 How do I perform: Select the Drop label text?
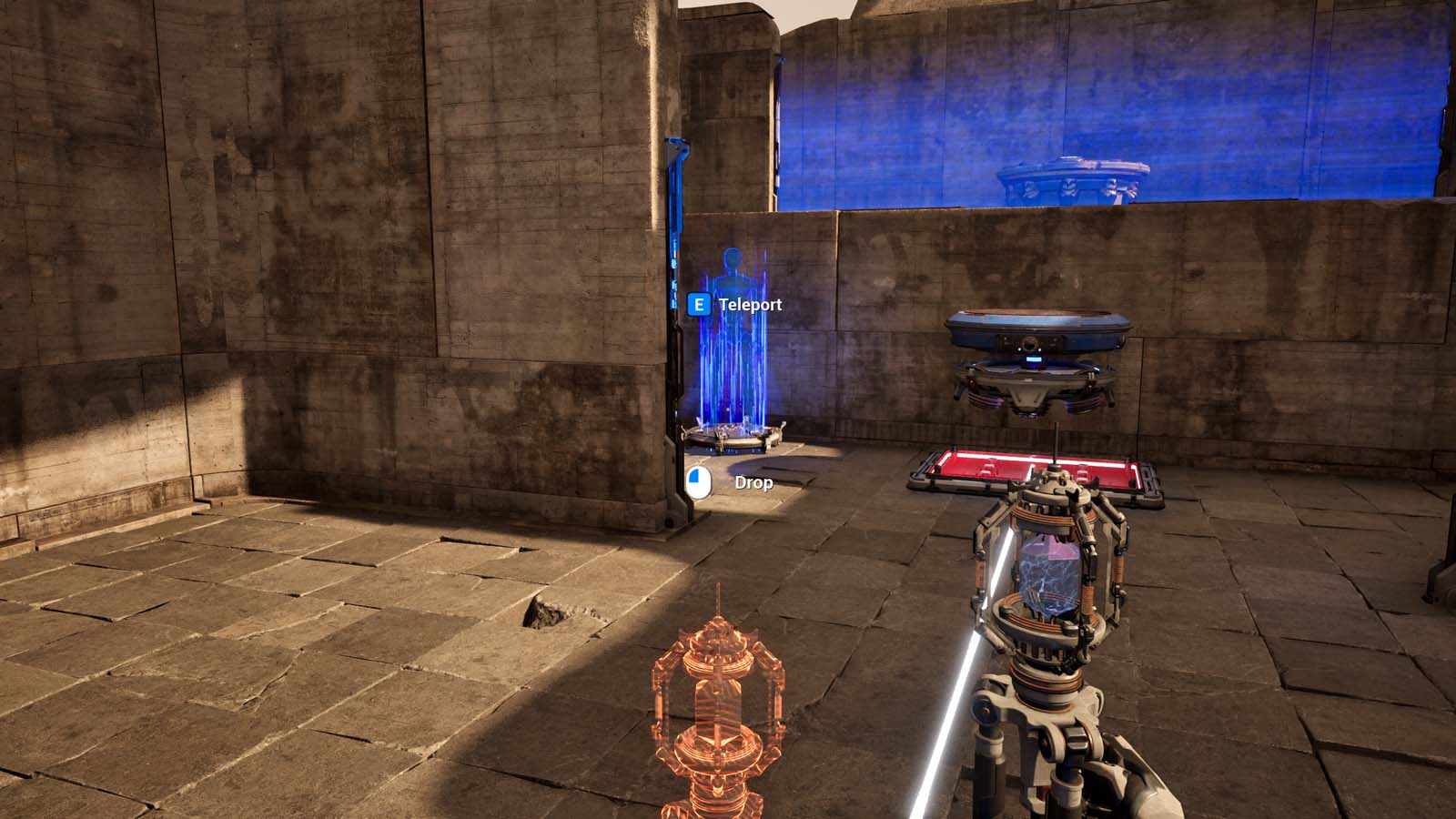753,483
